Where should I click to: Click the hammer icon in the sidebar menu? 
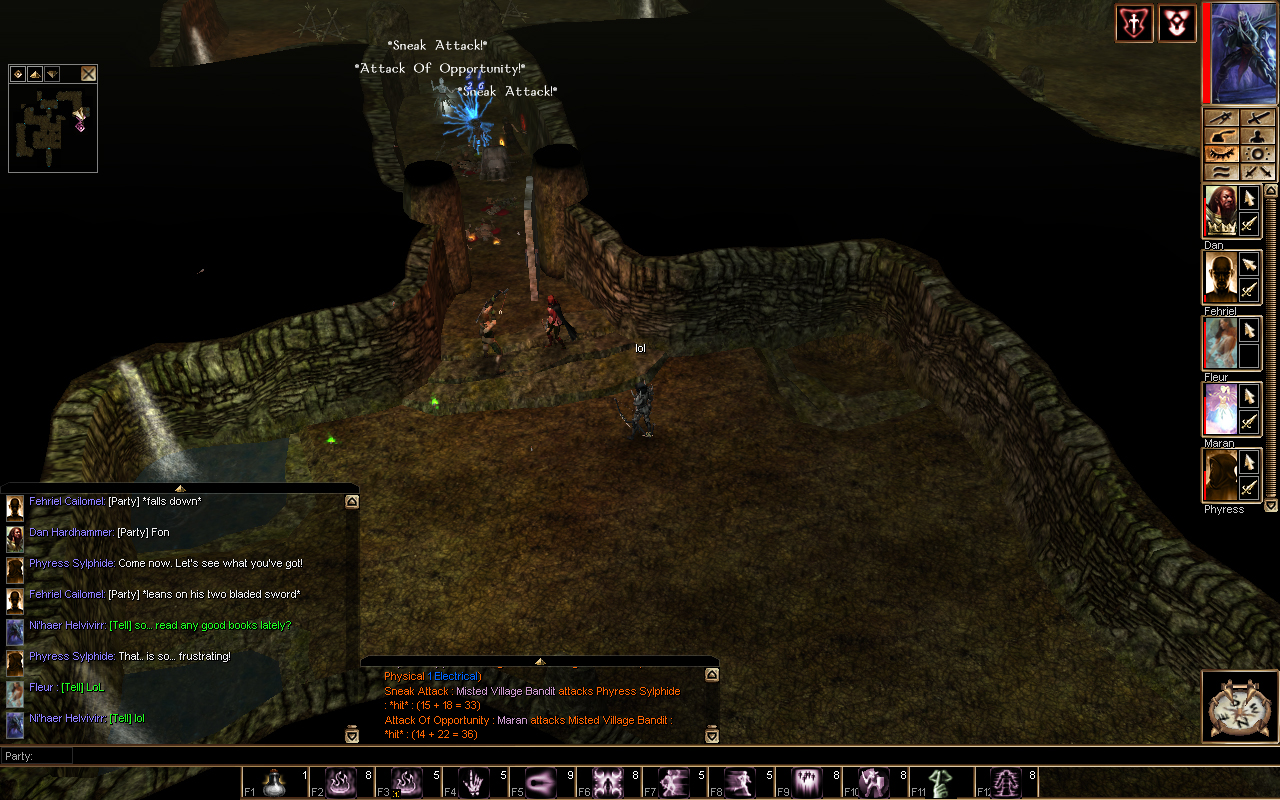point(1222,137)
